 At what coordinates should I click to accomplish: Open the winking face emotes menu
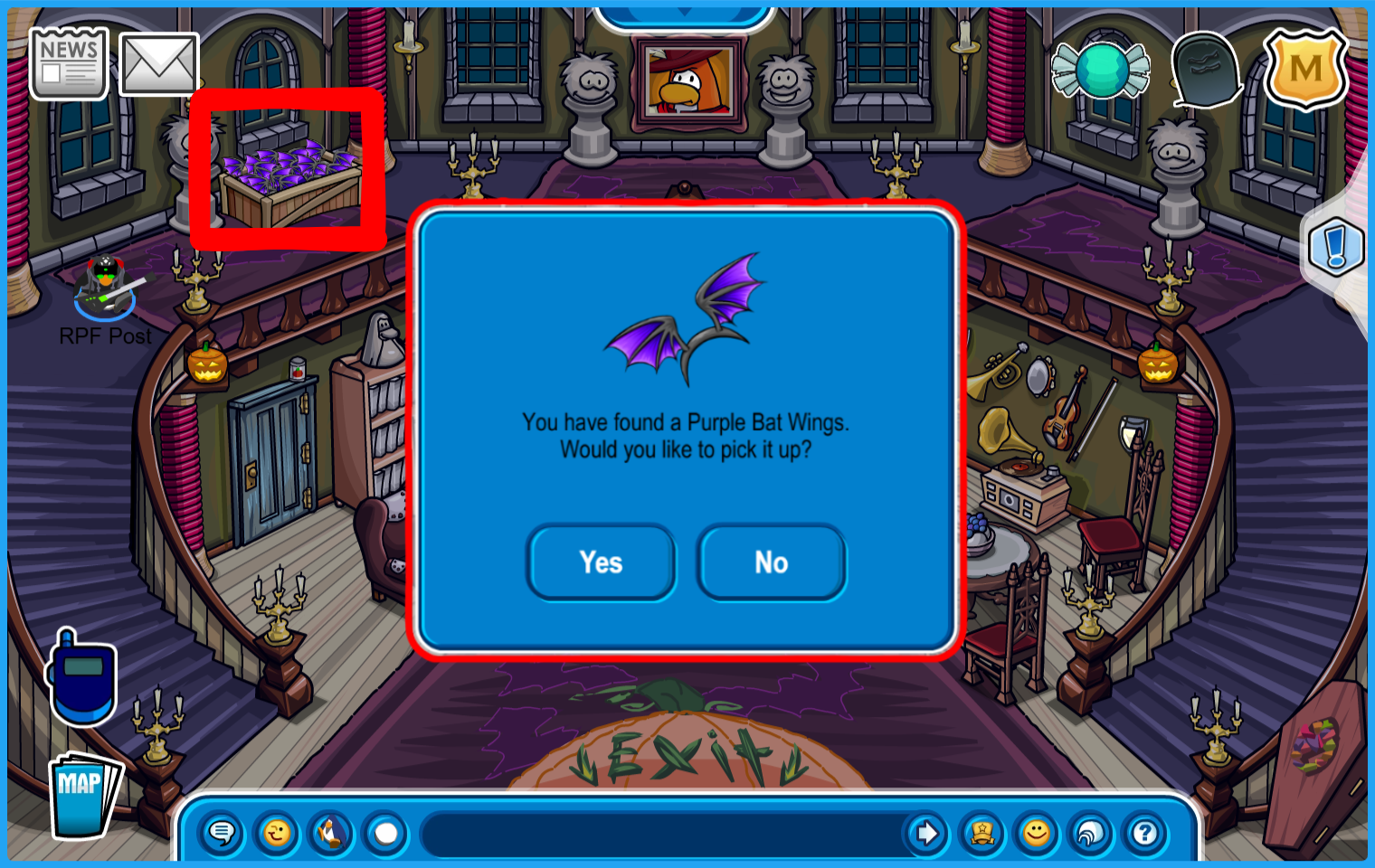pyautogui.click(x=277, y=833)
